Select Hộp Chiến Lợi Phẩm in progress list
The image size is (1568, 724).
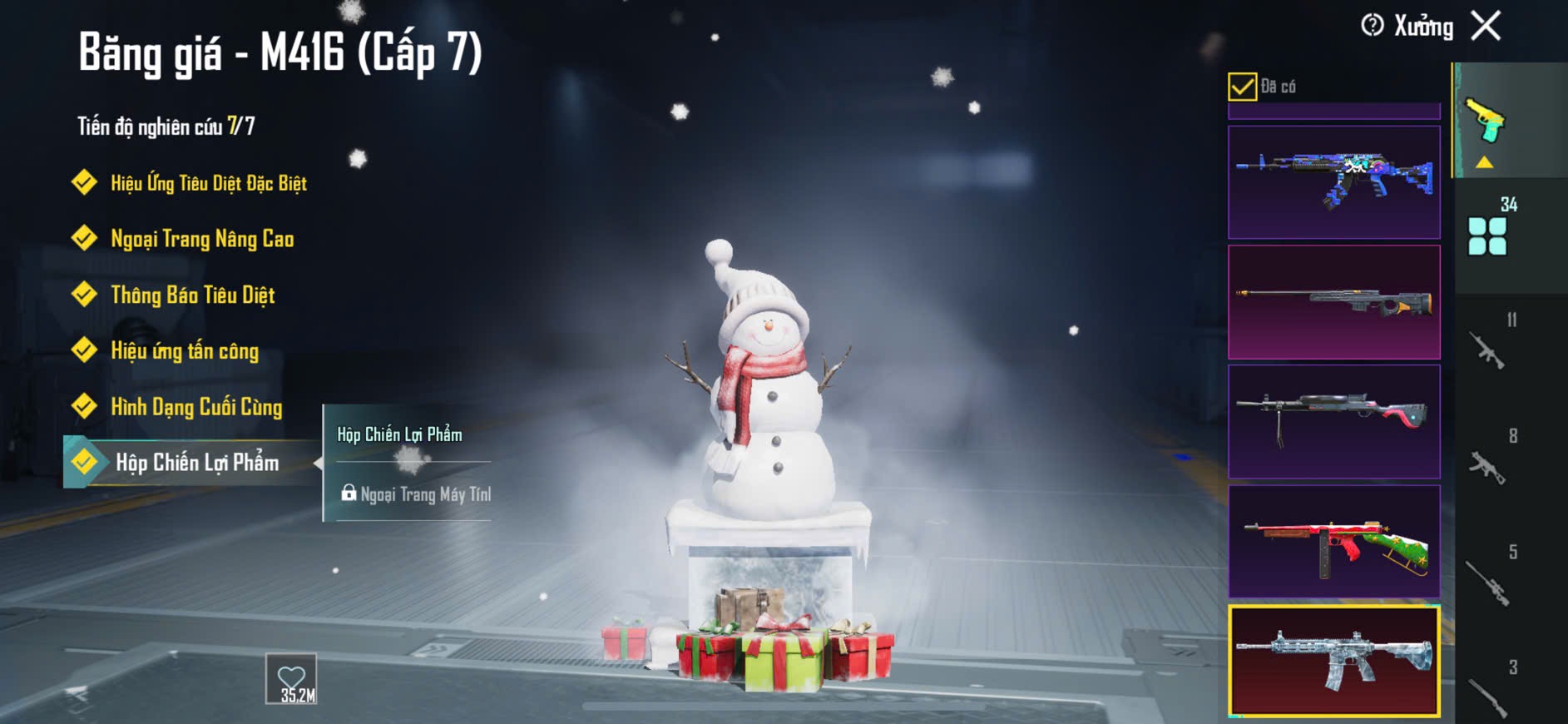[196, 463]
